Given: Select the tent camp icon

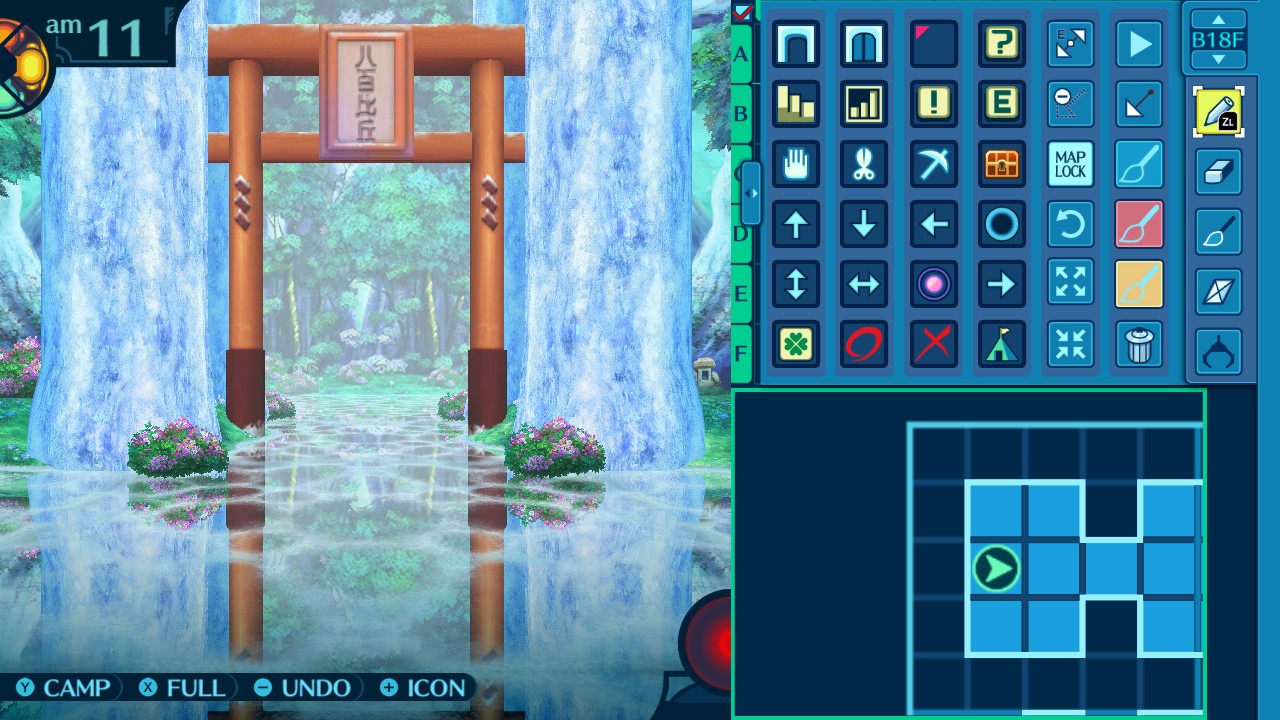Looking at the screenshot, I should pyautogui.click(x=1002, y=345).
